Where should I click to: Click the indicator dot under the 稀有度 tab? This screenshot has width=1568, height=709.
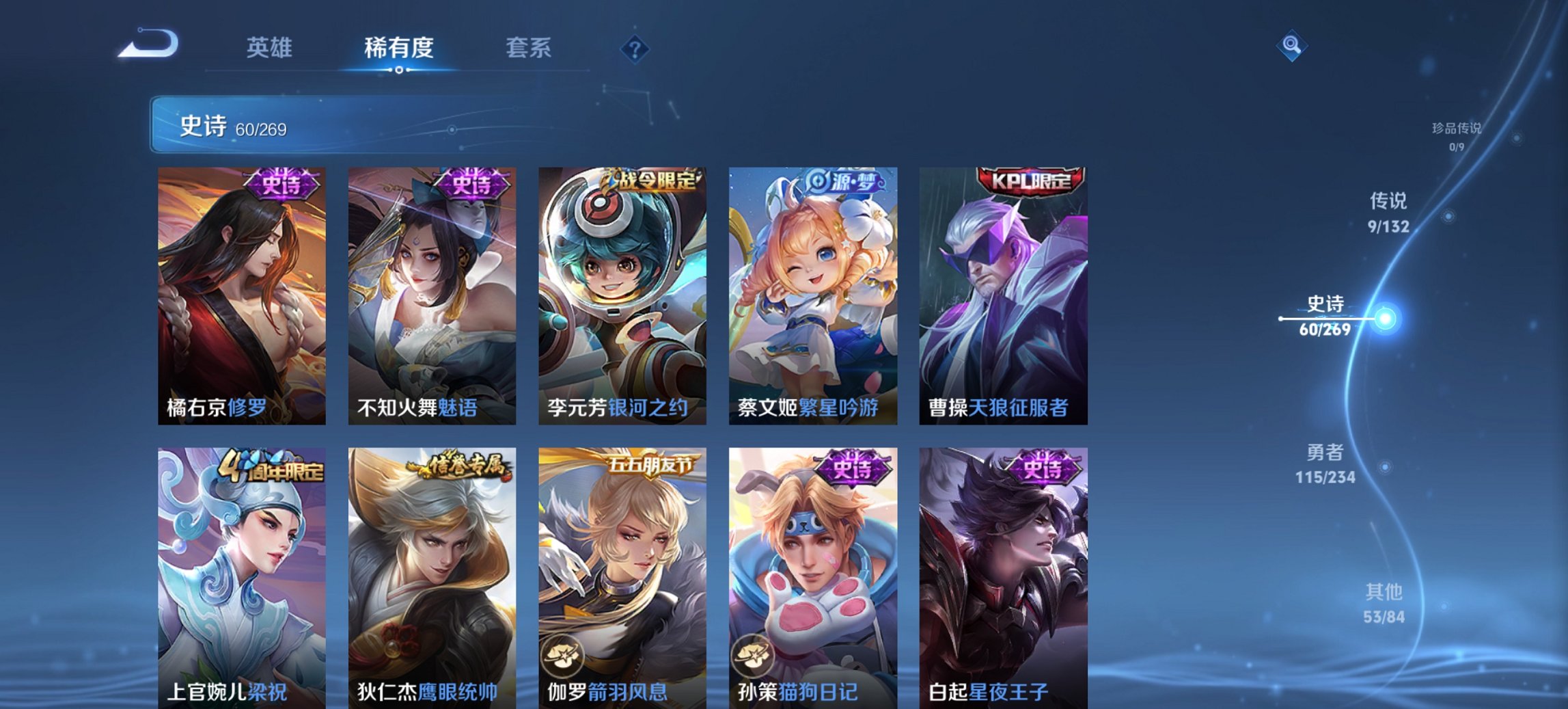(399, 70)
